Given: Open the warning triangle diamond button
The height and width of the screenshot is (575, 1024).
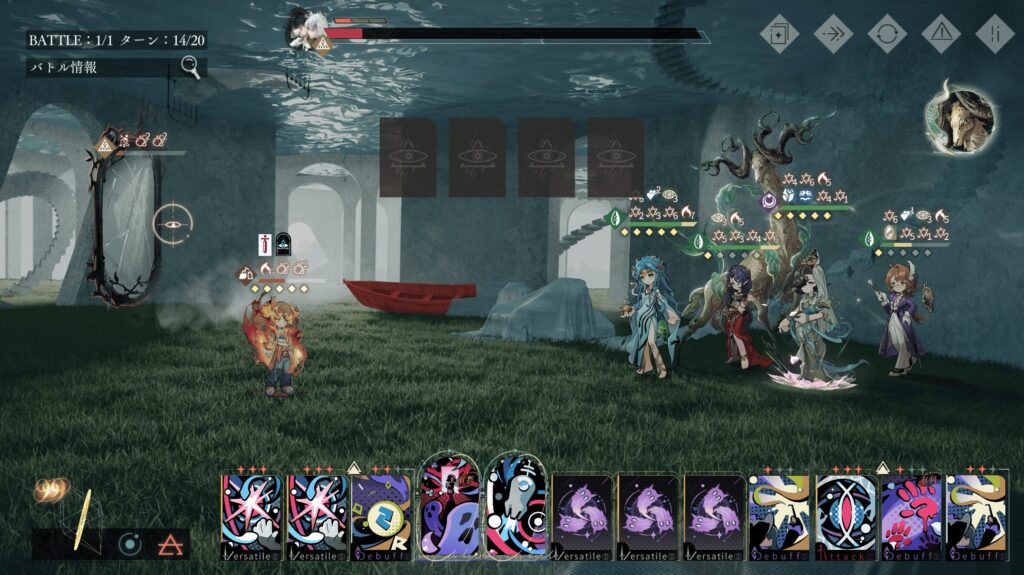Looking at the screenshot, I should pos(941,33).
